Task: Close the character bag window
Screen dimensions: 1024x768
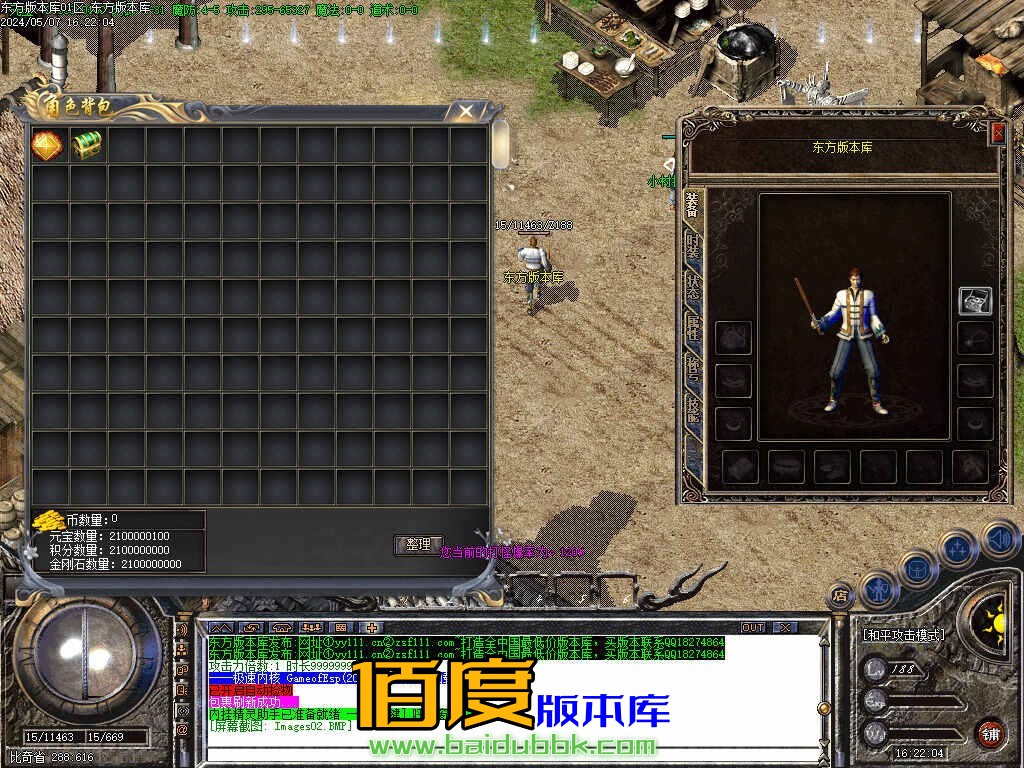Action: [466, 111]
